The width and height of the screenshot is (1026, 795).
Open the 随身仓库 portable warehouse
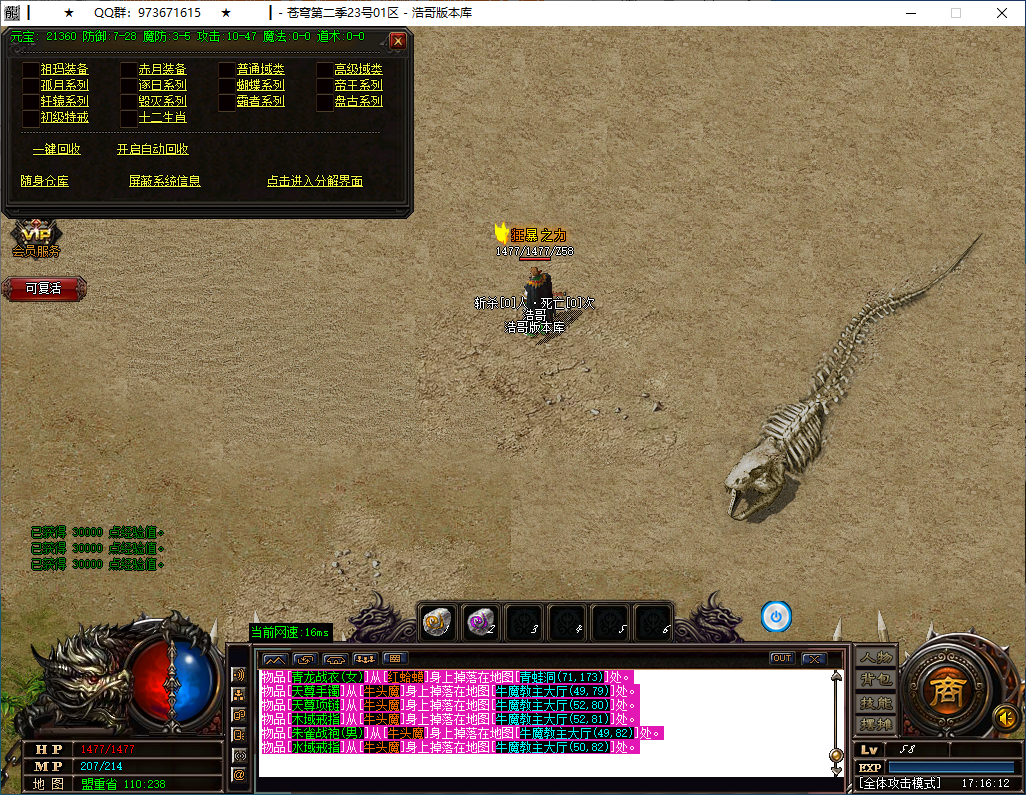coord(45,182)
